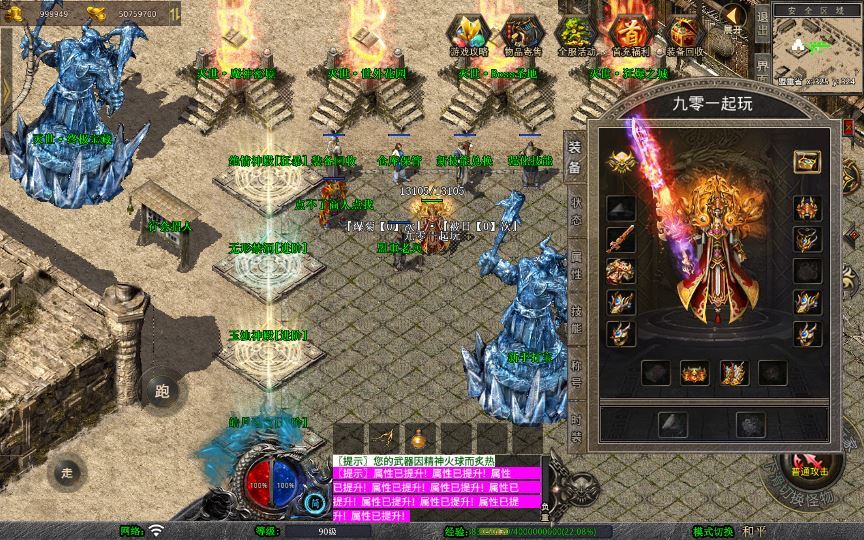
Task: Open the 游戏攻略 game guide icon
Action: point(467,35)
